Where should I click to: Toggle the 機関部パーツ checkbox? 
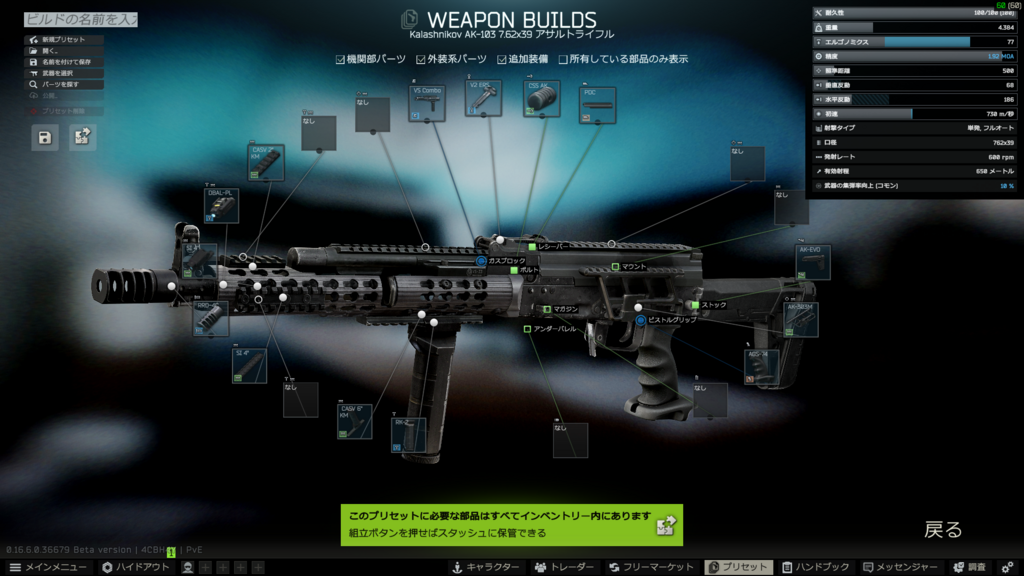tap(341, 59)
